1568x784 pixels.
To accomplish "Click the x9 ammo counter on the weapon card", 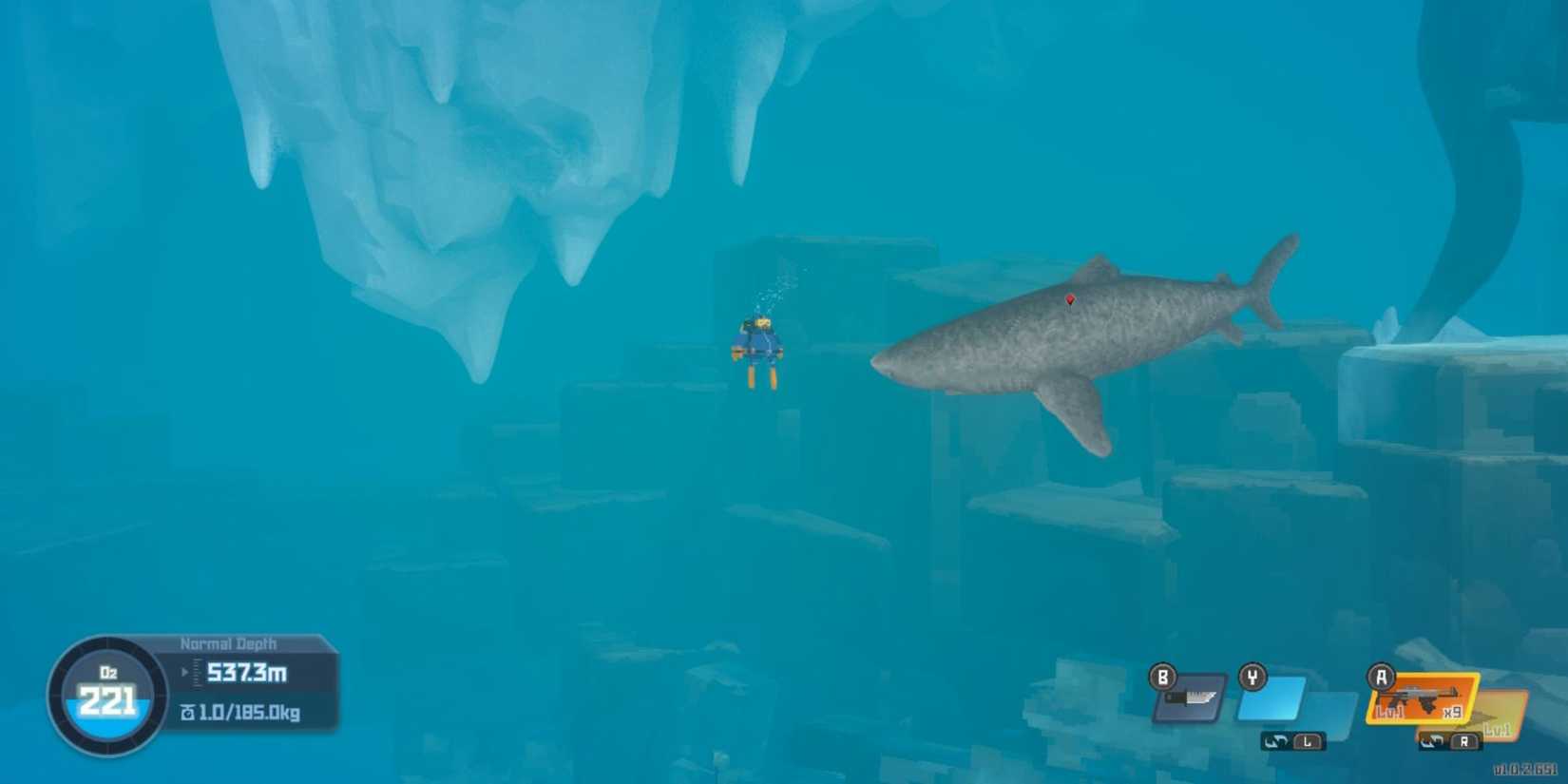I will click(1453, 712).
